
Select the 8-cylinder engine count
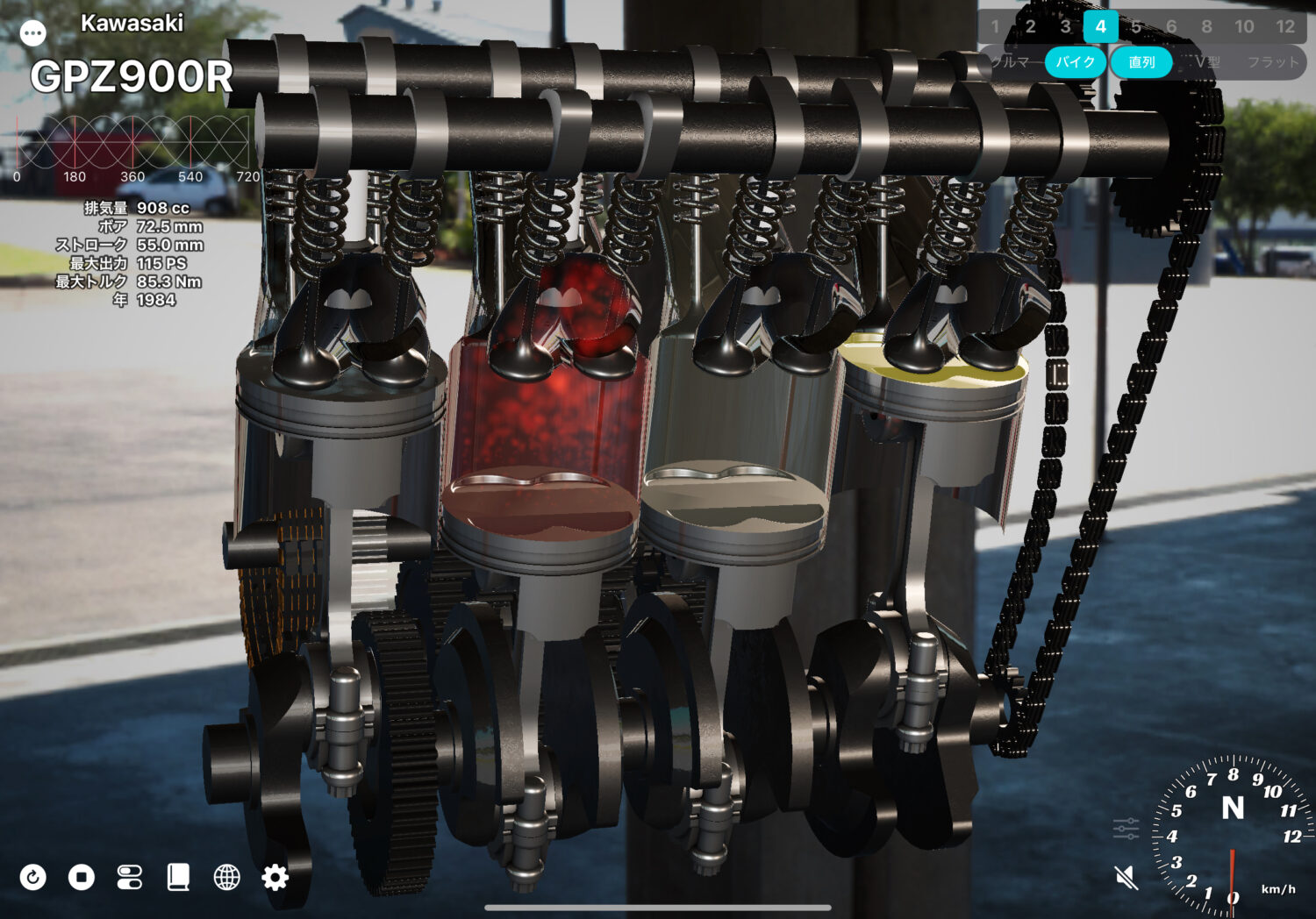[1207, 26]
